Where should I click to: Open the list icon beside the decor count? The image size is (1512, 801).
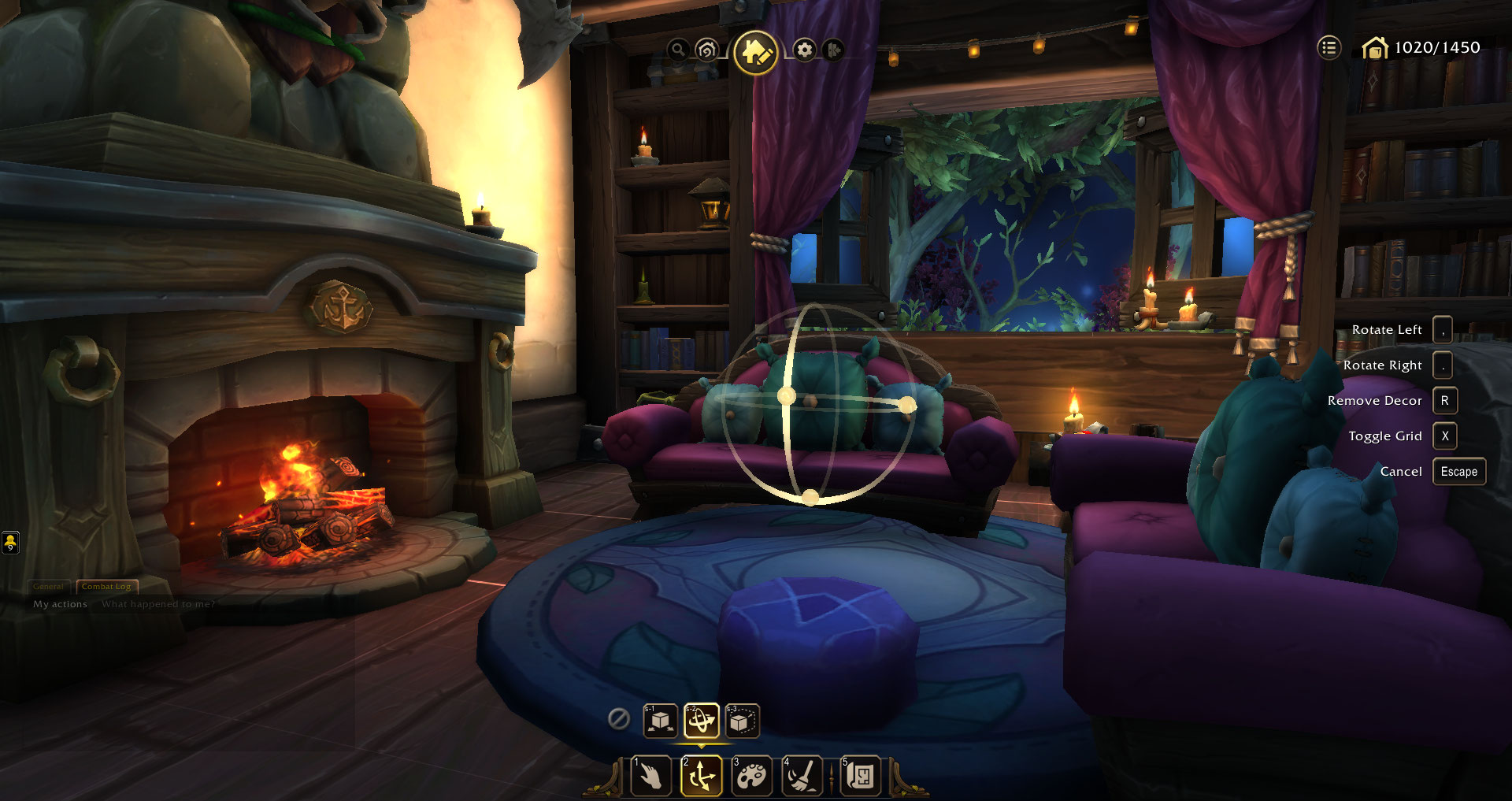pos(1329,48)
